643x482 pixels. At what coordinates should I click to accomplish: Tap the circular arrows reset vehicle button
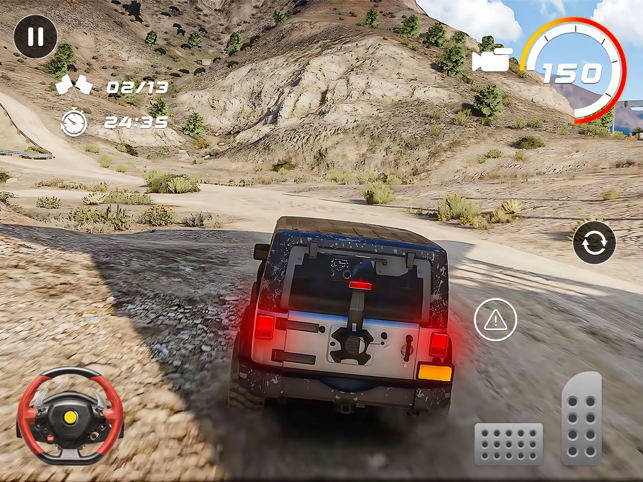click(594, 243)
